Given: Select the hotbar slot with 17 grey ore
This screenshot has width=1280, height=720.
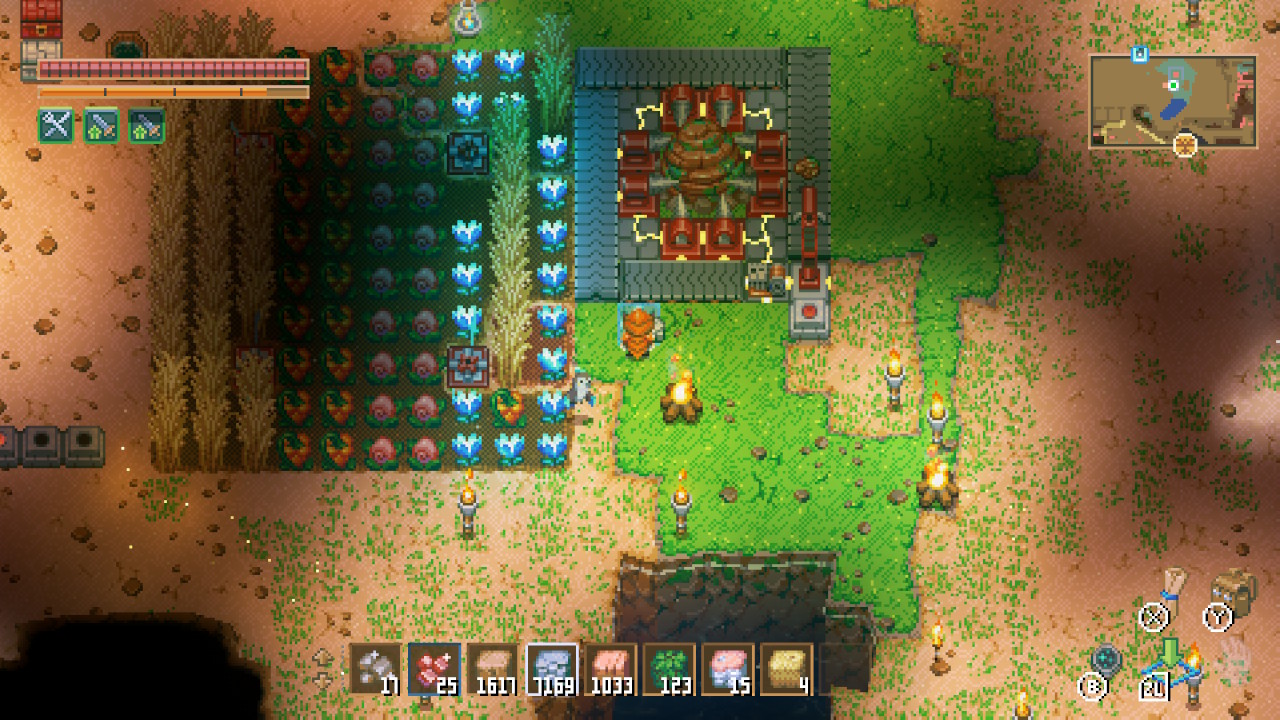Looking at the screenshot, I should 375,669.
